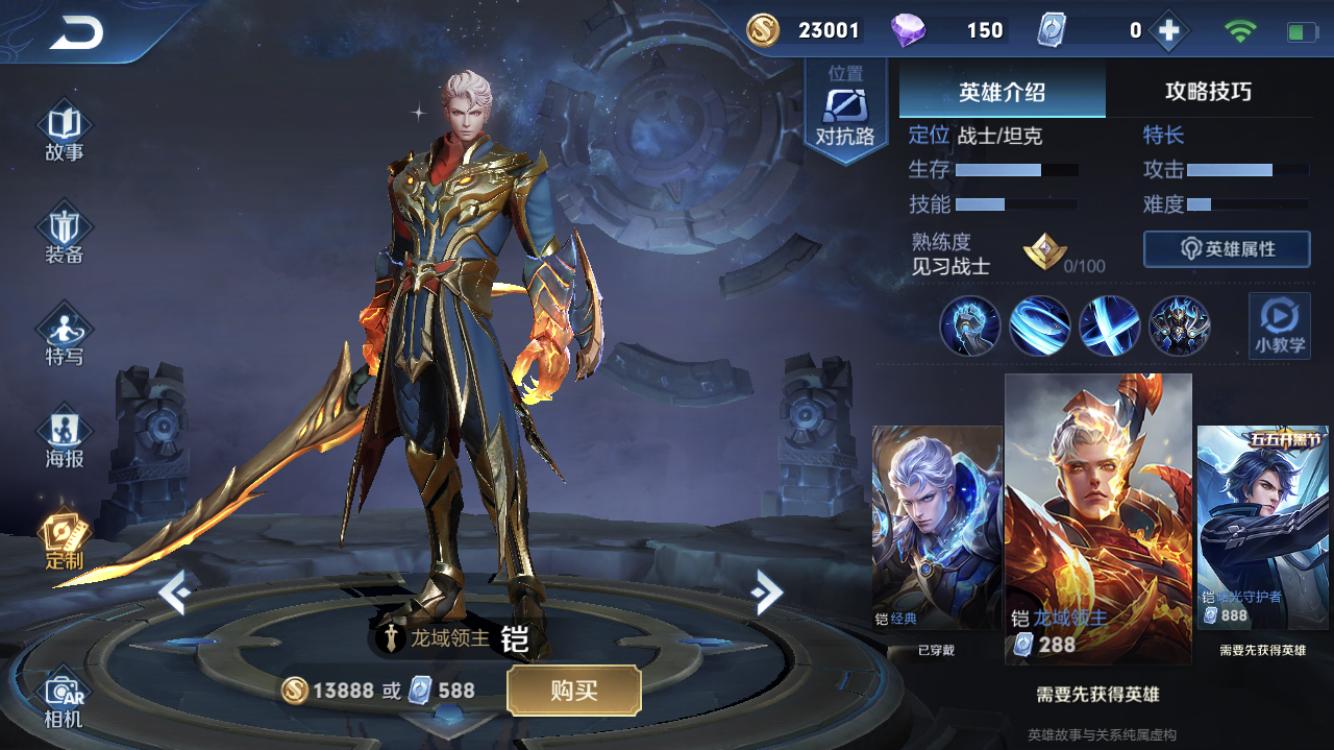Open the 故事 (story) panel
The width and height of the screenshot is (1334, 750).
click(63, 128)
